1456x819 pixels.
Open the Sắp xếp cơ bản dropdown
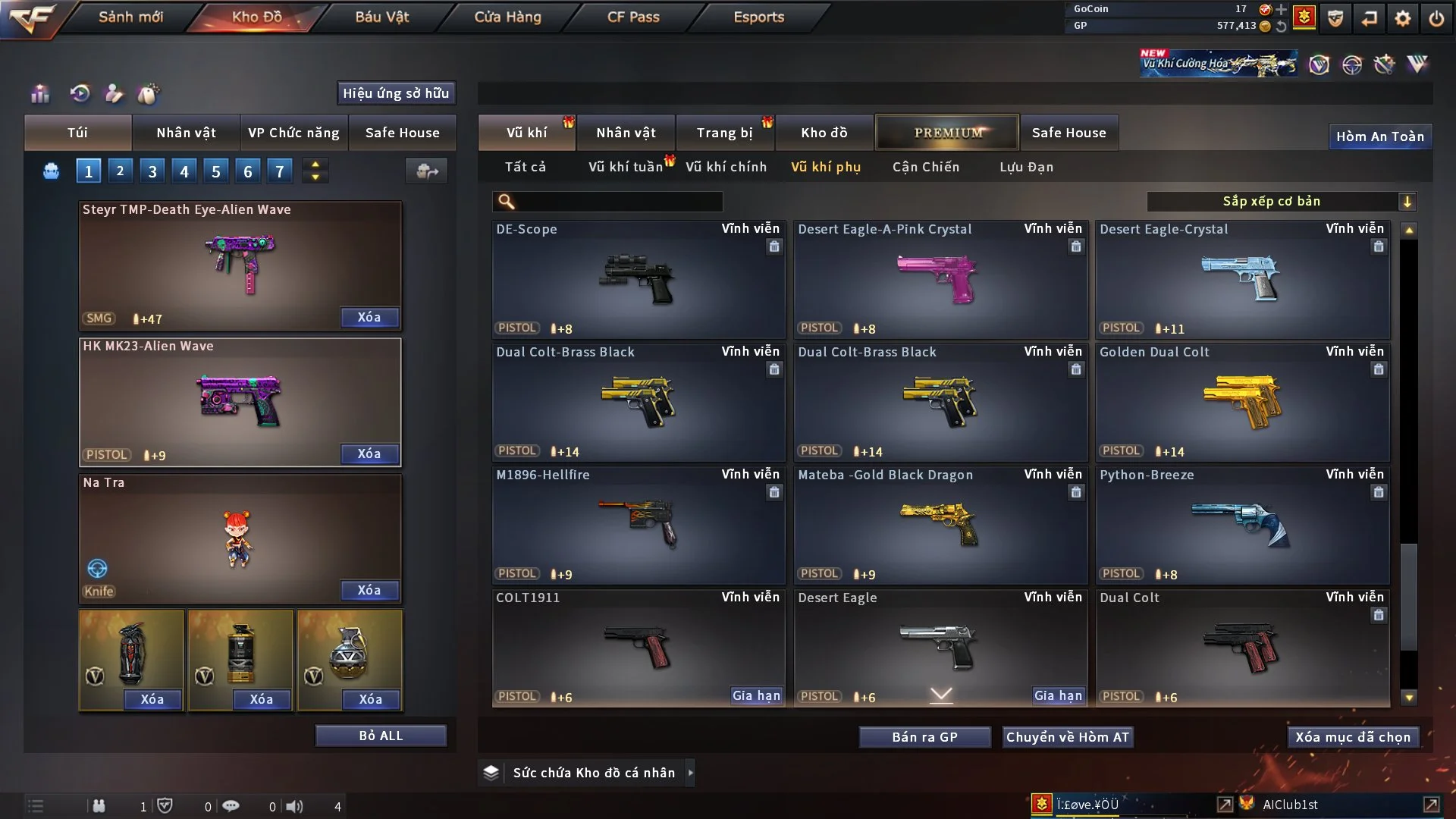click(x=1281, y=202)
